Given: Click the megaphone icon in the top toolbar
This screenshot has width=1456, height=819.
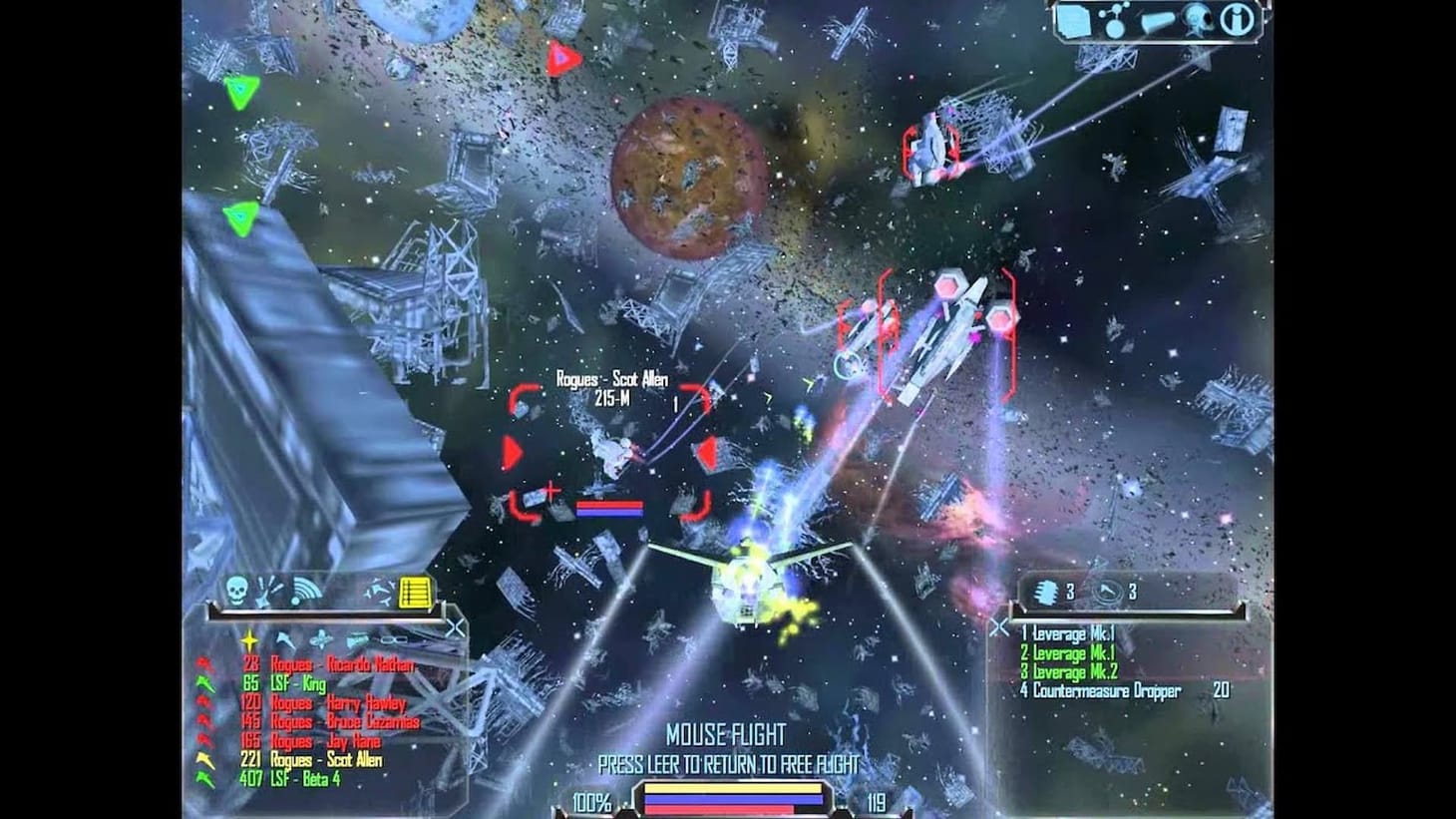Looking at the screenshot, I should pyautogui.click(x=1159, y=20).
